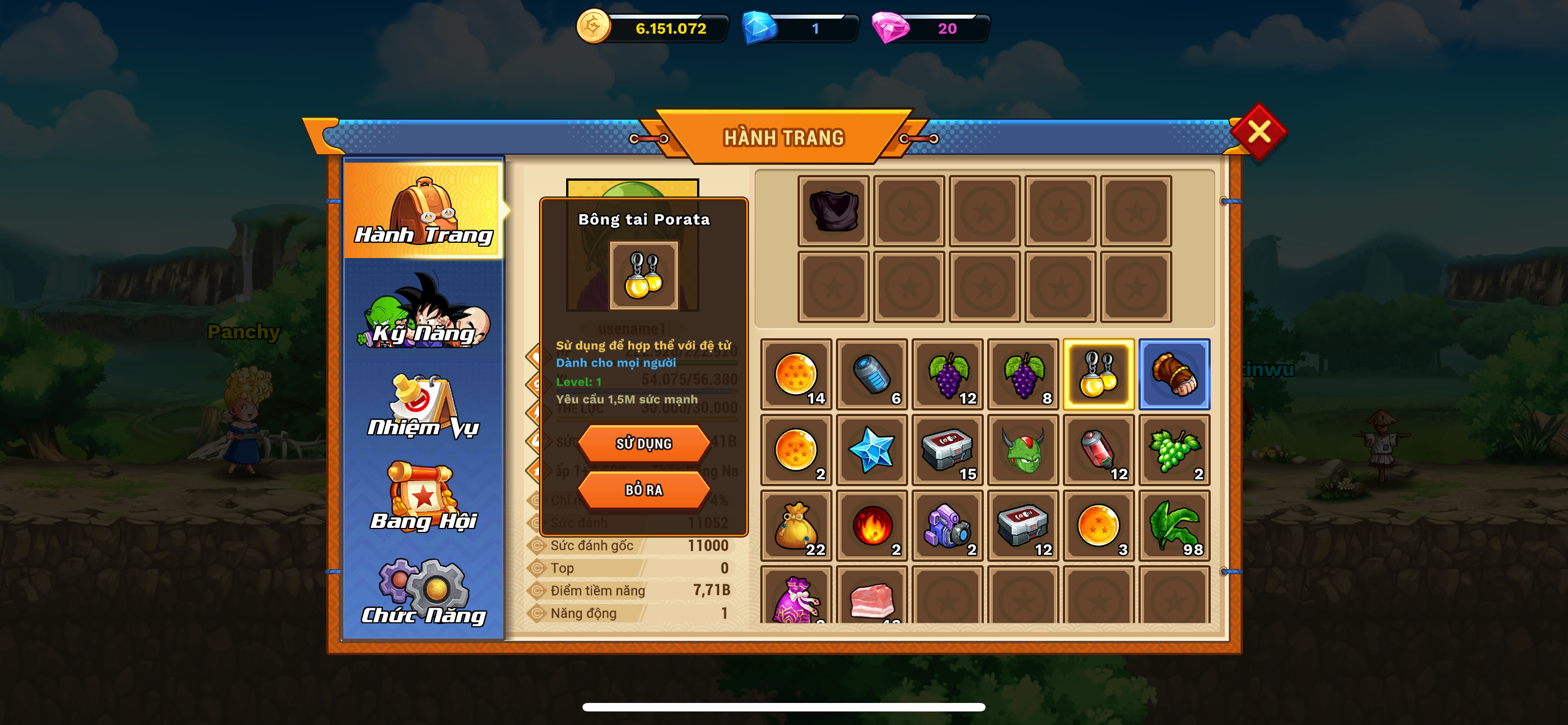Choose the fire orb item slot
1568x725 pixels.
pyautogui.click(x=871, y=526)
